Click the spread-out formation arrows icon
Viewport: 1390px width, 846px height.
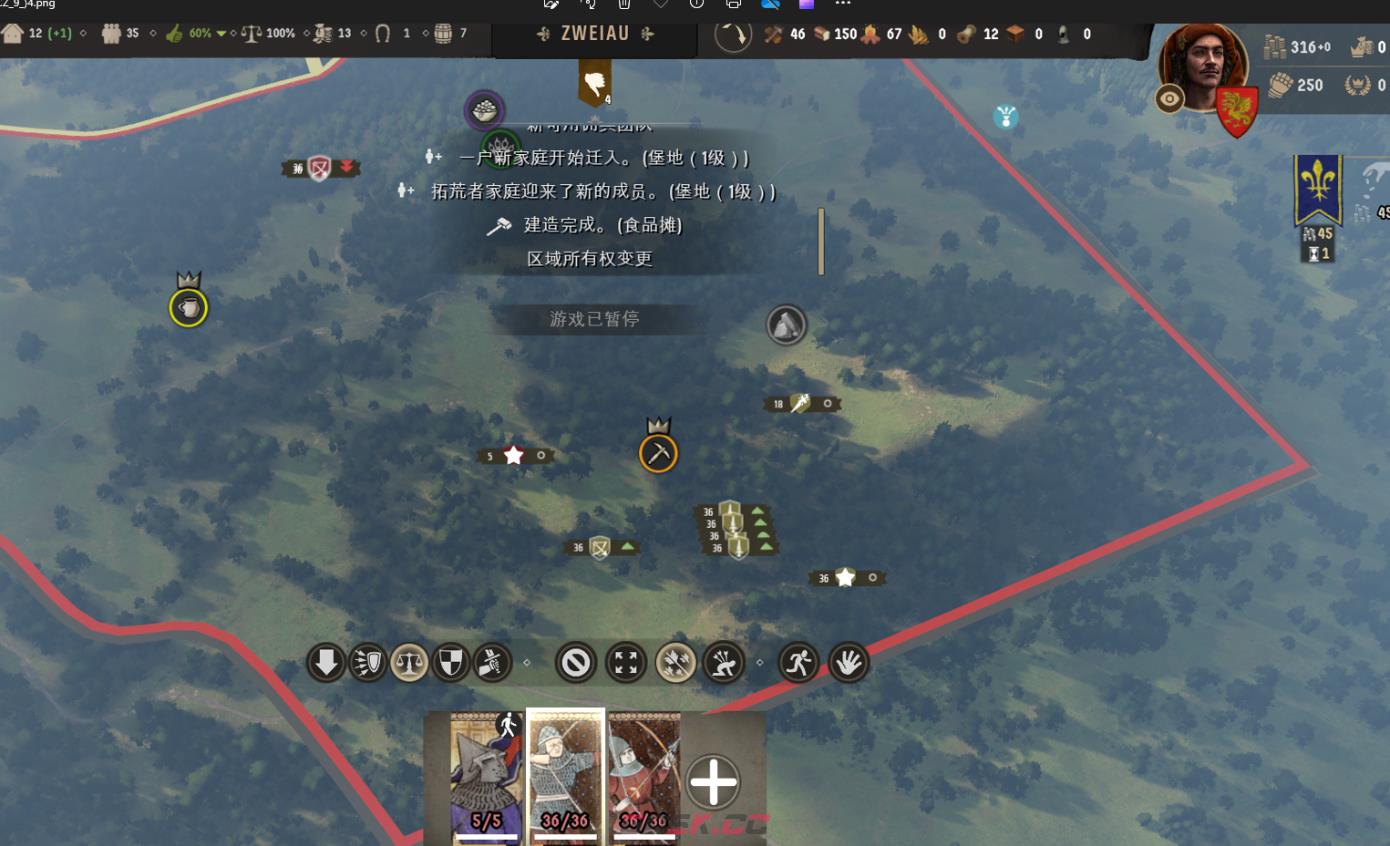tap(625, 662)
